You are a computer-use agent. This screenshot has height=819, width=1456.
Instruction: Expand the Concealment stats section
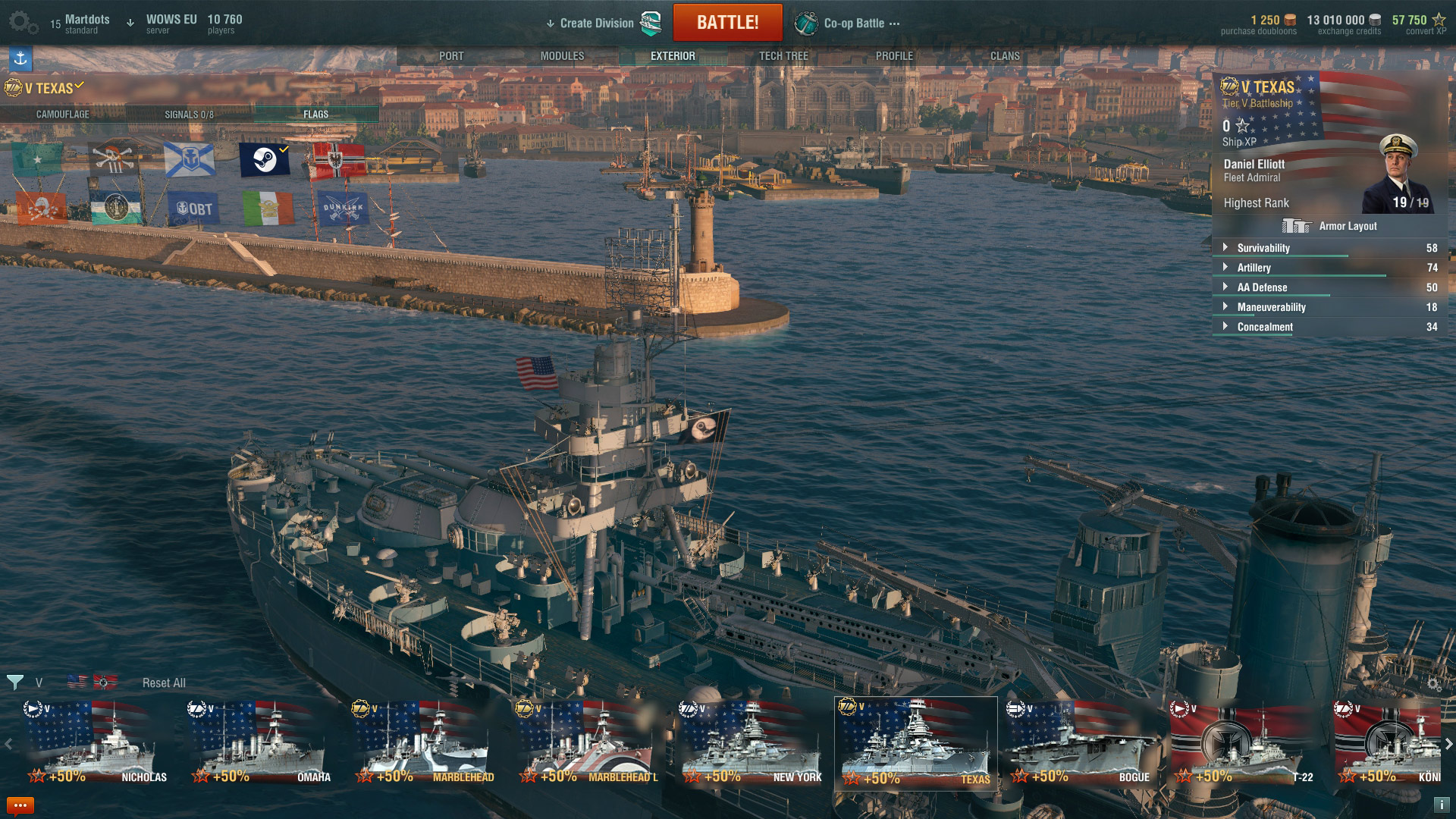click(1226, 327)
